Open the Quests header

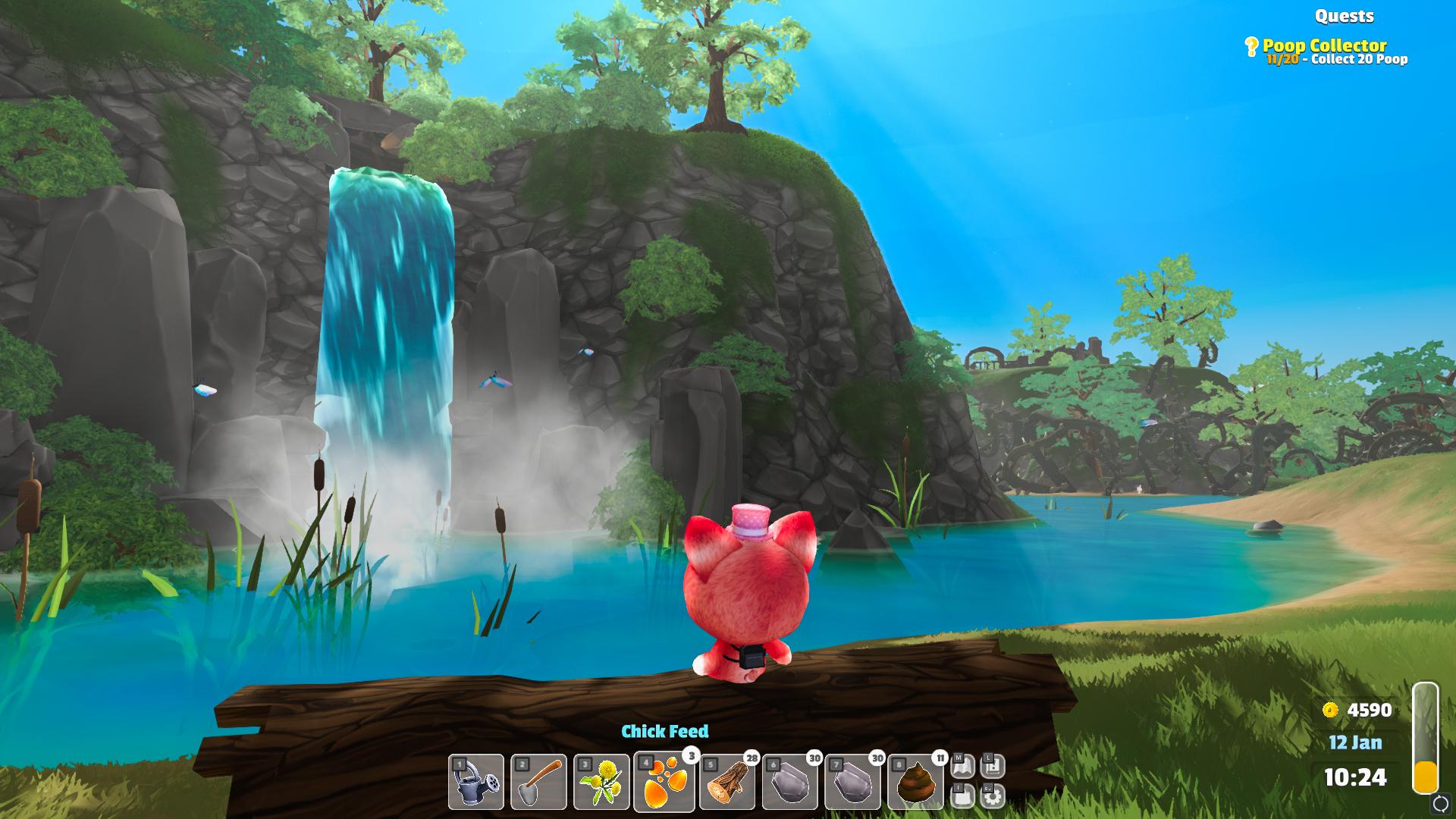1344,16
